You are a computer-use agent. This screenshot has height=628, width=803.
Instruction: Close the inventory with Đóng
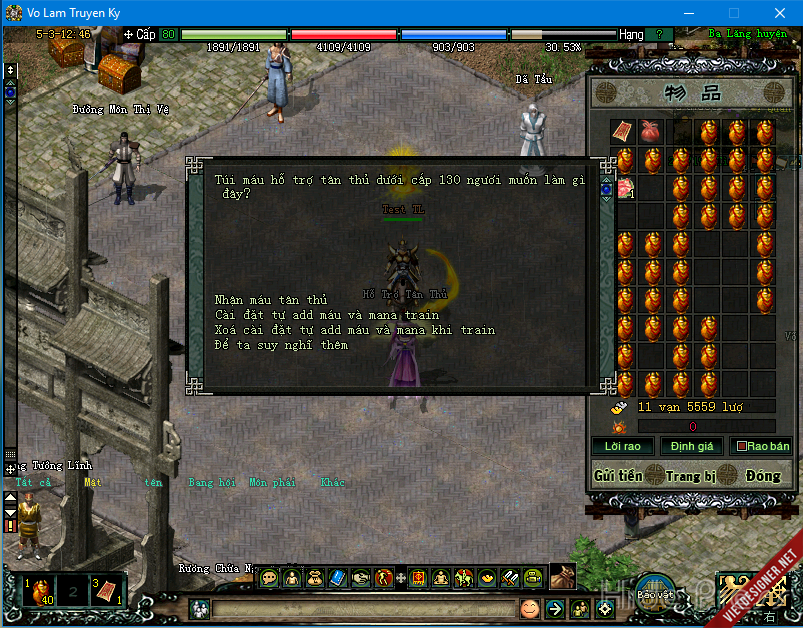click(762, 476)
